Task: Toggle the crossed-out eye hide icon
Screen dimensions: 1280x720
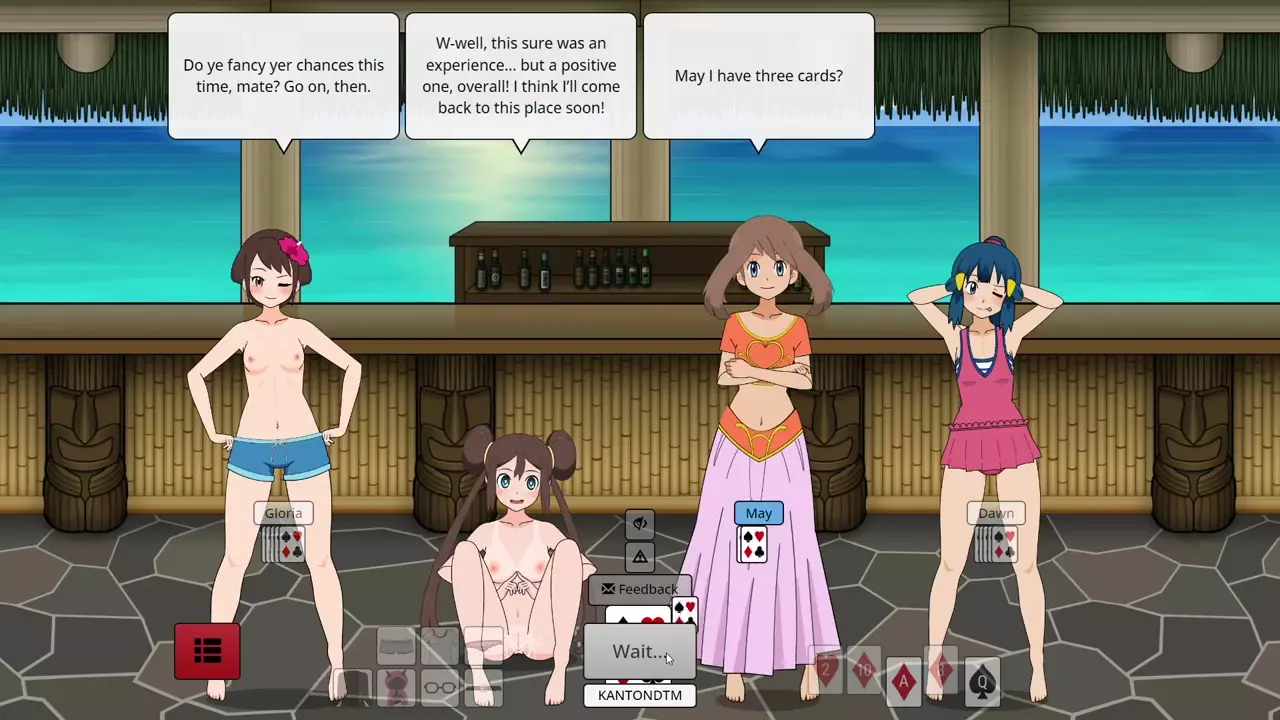Action: click(x=640, y=523)
